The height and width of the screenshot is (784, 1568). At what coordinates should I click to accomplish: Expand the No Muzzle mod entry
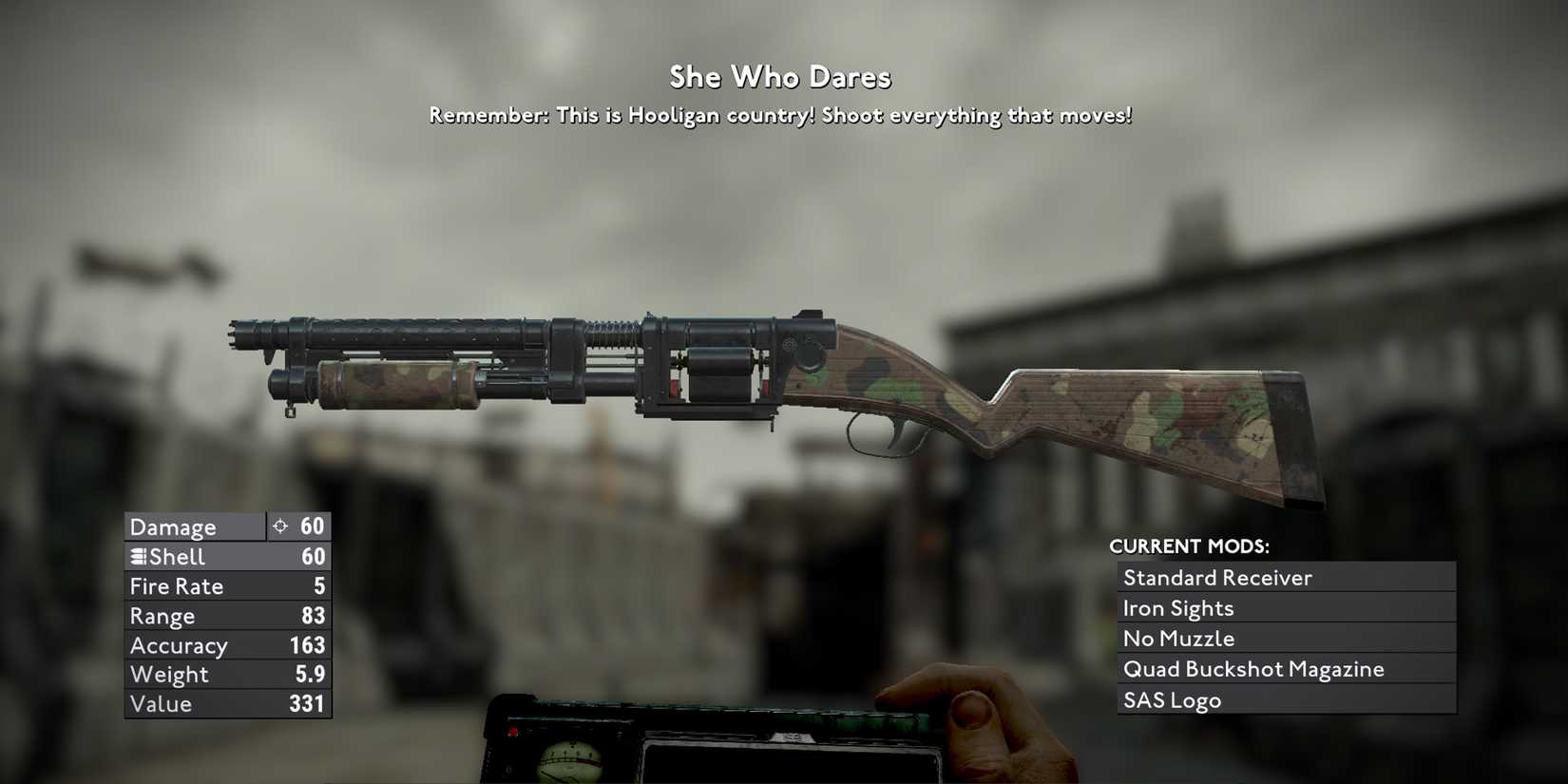coord(1285,638)
